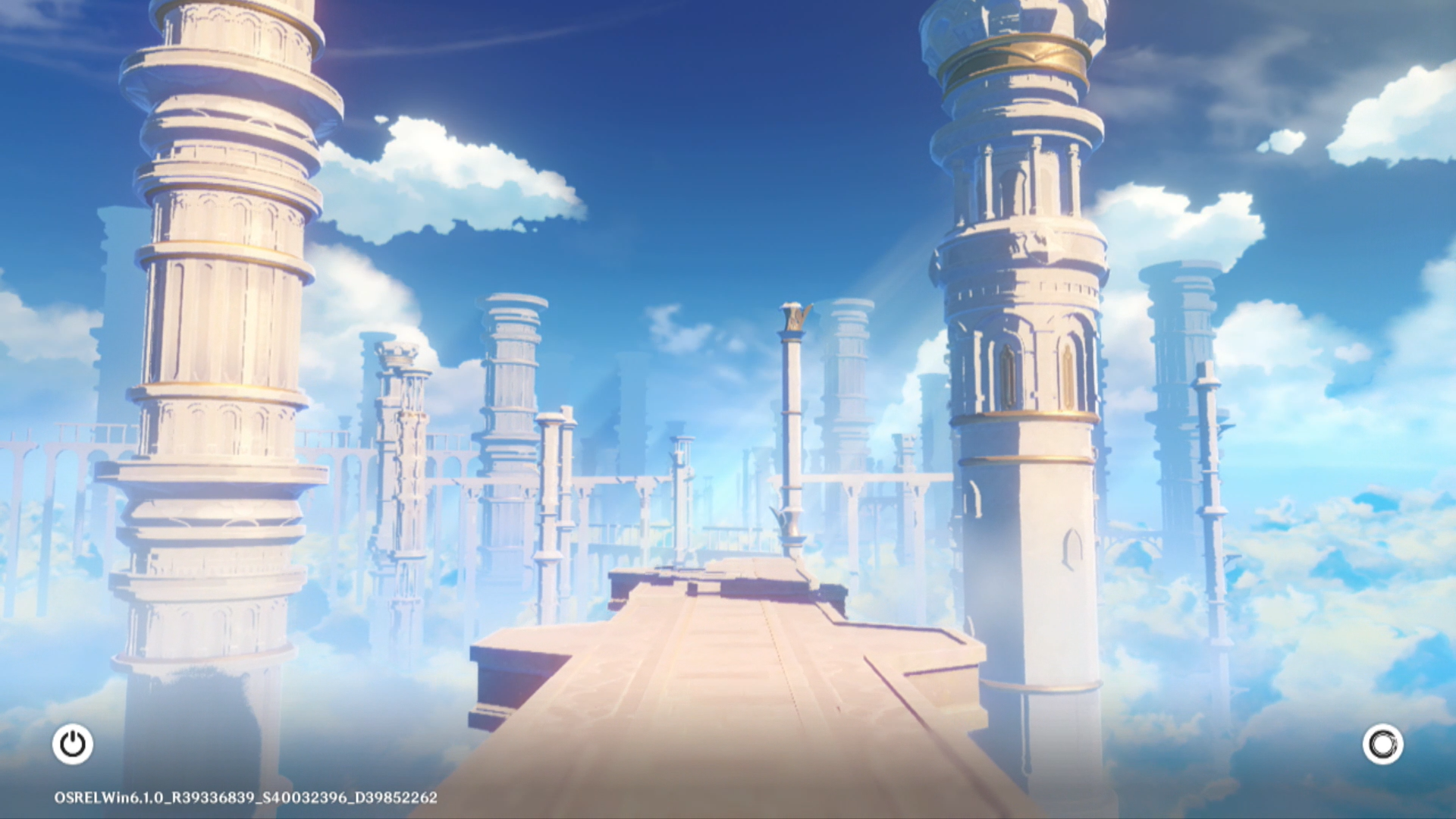This screenshot has width=1456, height=819.
Task: Click the power quit button
Action: tap(73, 744)
